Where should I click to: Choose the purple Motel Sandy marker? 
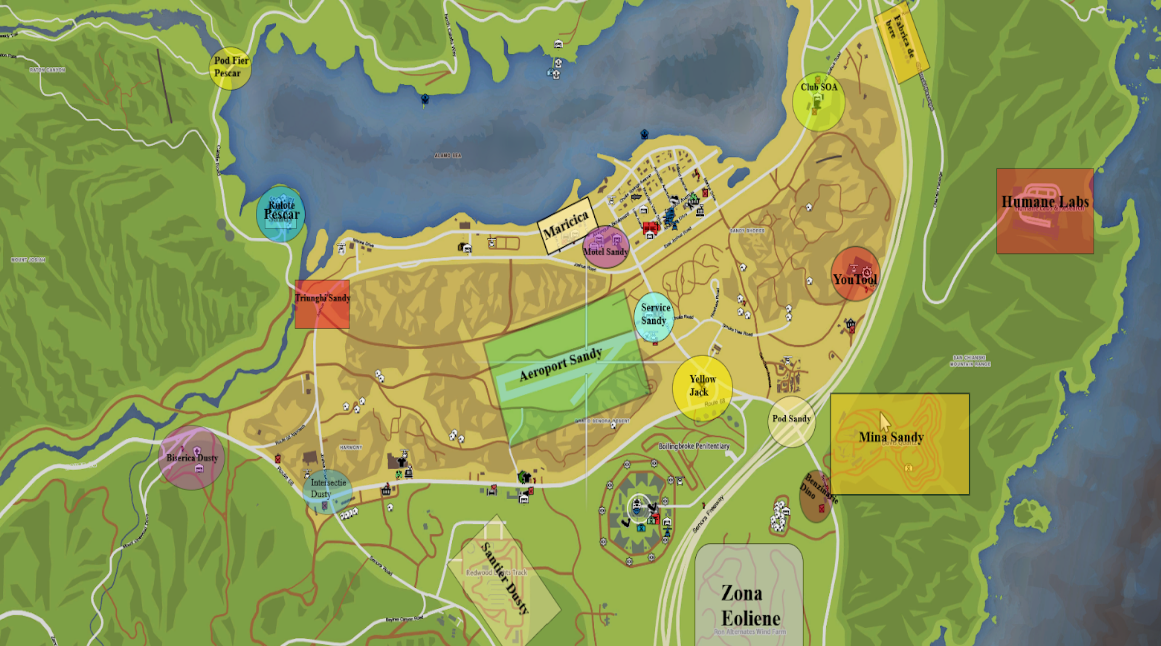pyautogui.click(x=605, y=248)
